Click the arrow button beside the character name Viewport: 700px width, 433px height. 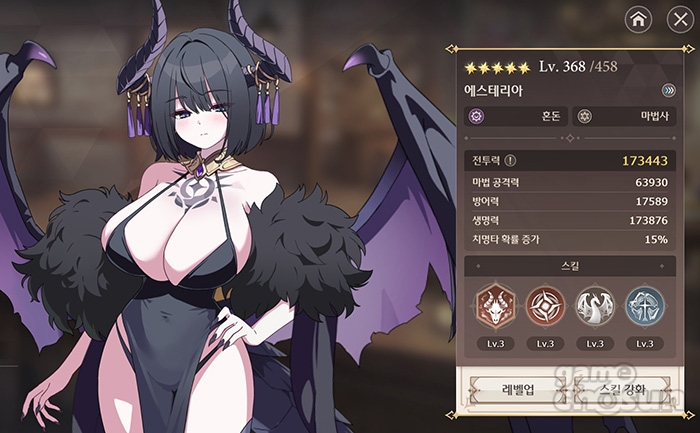tap(668, 89)
